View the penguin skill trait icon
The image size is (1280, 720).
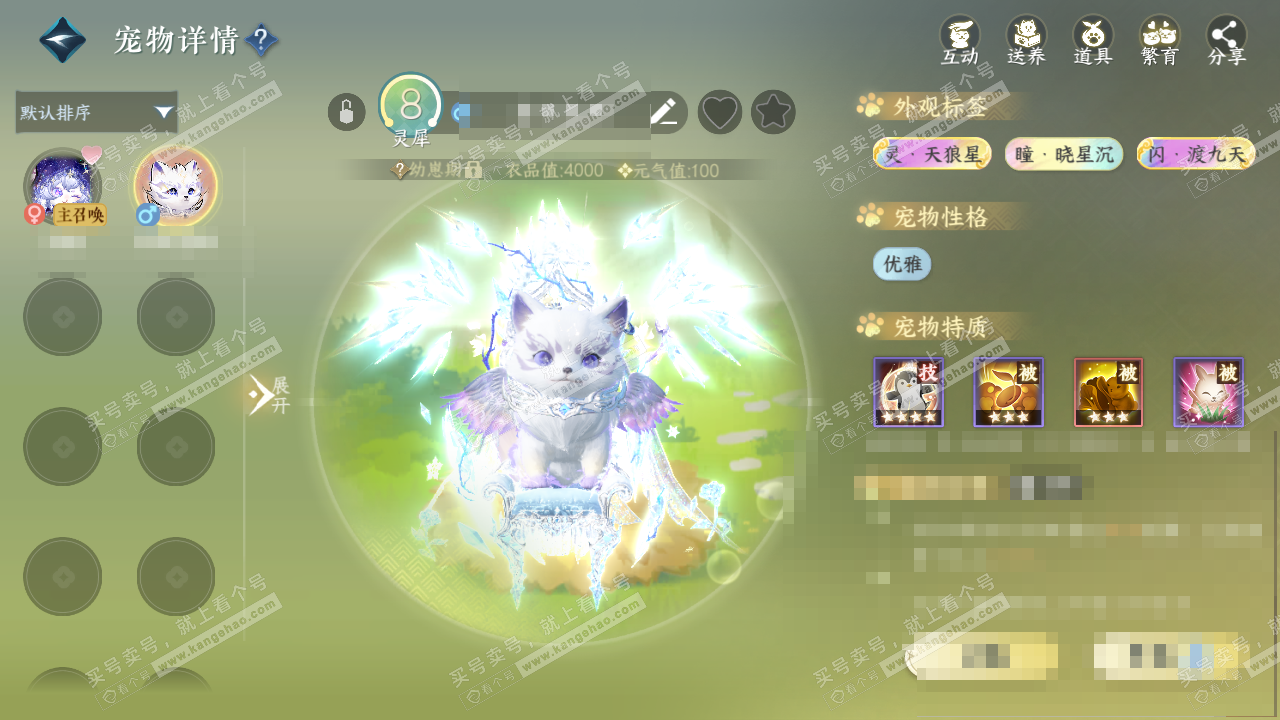(909, 392)
